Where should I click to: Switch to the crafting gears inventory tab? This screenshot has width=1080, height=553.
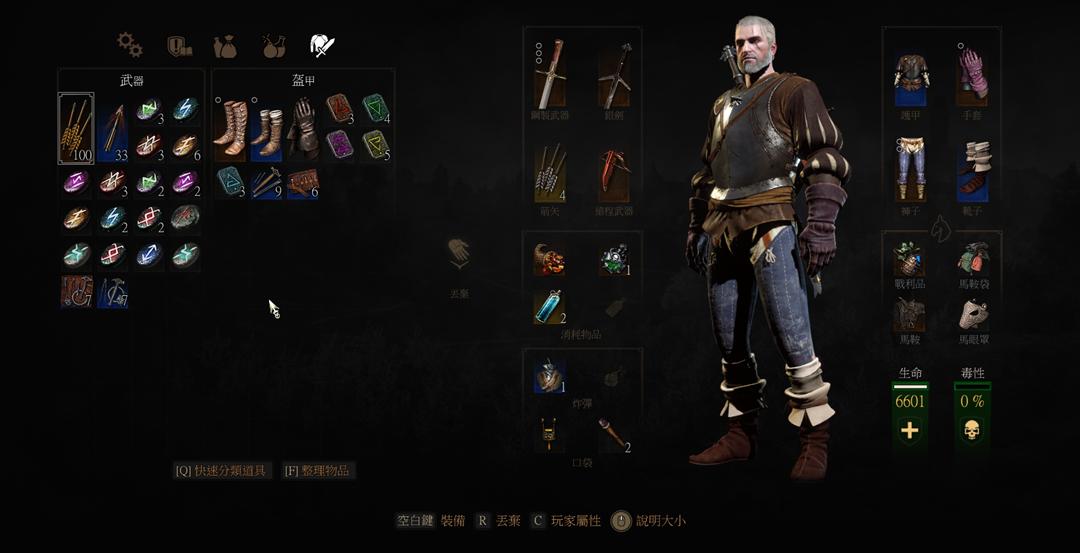129,45
